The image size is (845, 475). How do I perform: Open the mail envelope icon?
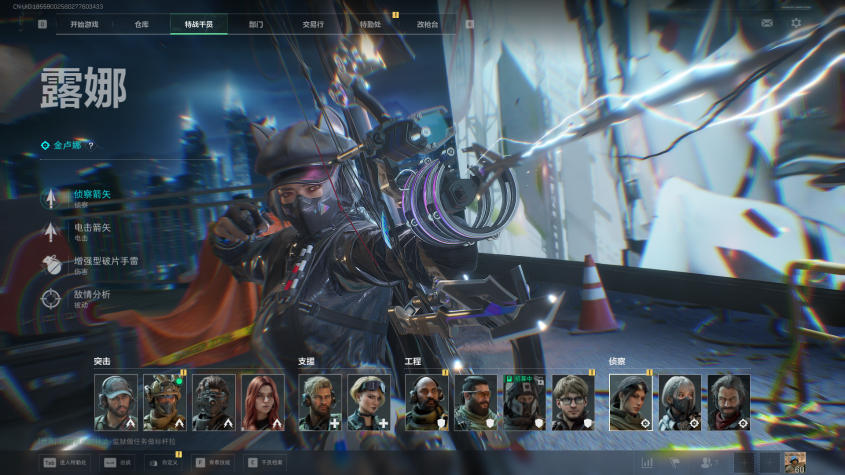[767, 23]
